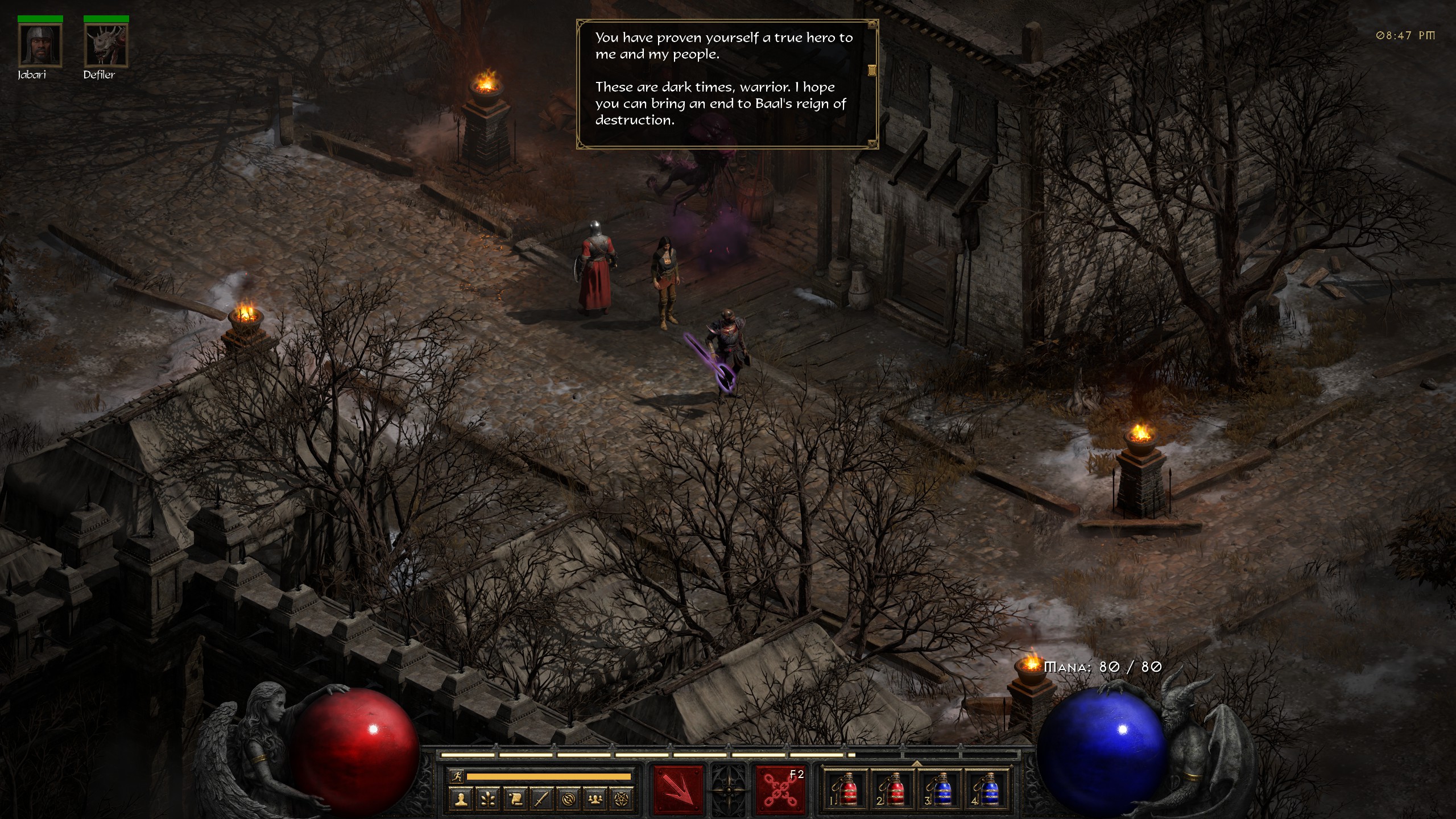The image size is (1456, 819).
Task: Select the Defiler minion portrait
Action: point(106,45)
